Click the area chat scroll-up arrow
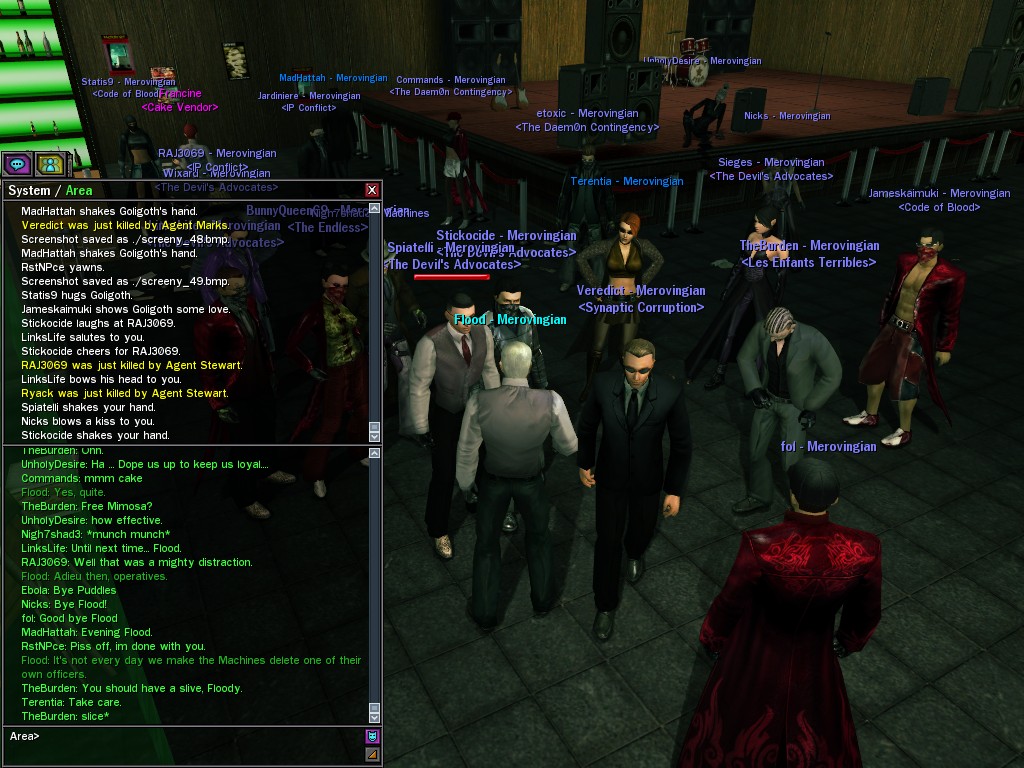This screenshot has width=1024, height=768. click(375, 454)
